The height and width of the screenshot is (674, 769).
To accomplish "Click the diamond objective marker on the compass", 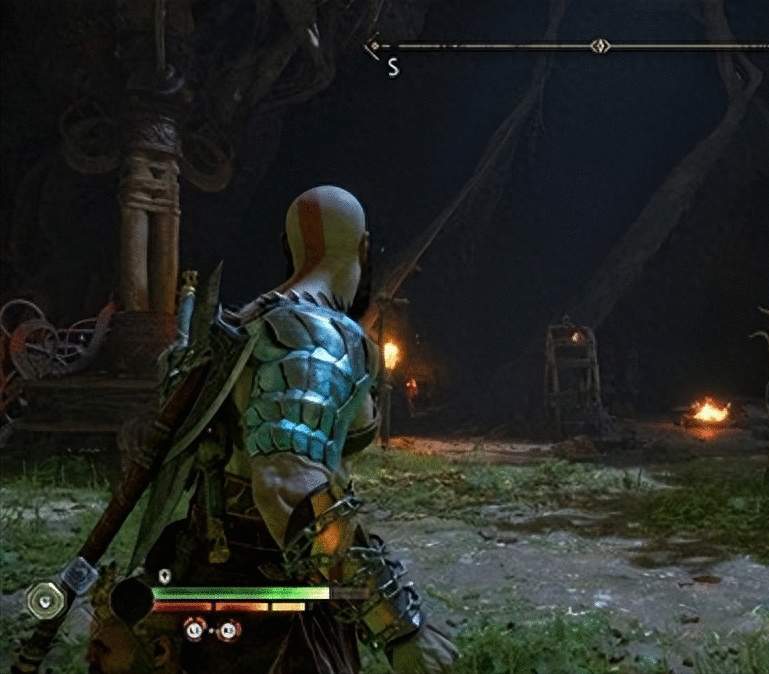I will point(599,45).
